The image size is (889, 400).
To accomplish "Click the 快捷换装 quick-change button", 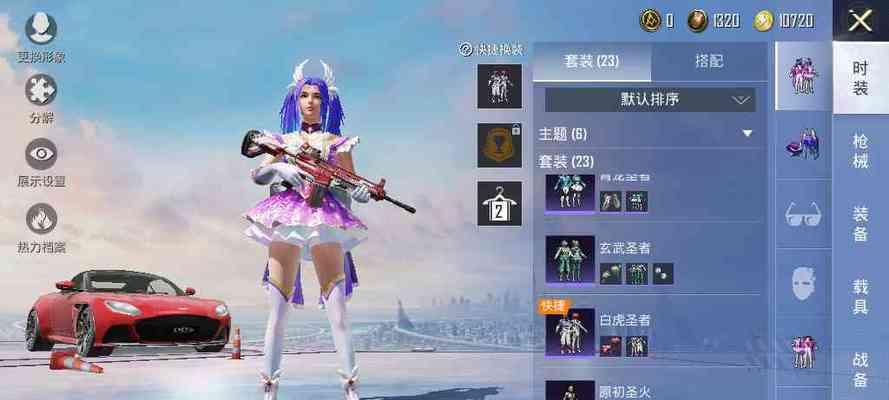I will [492, 49].
